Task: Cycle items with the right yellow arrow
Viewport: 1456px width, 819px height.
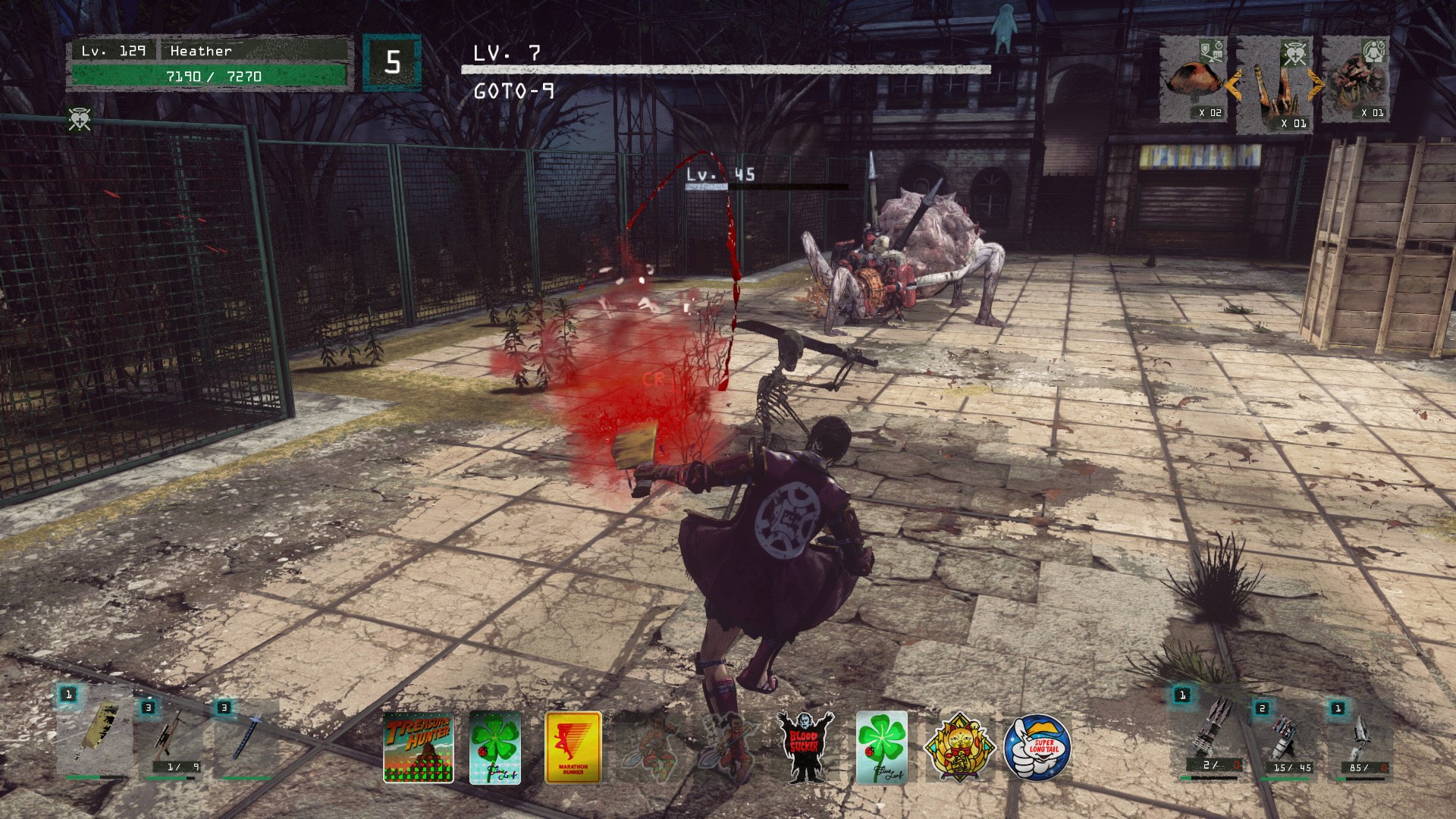Action: (1316, 84)
